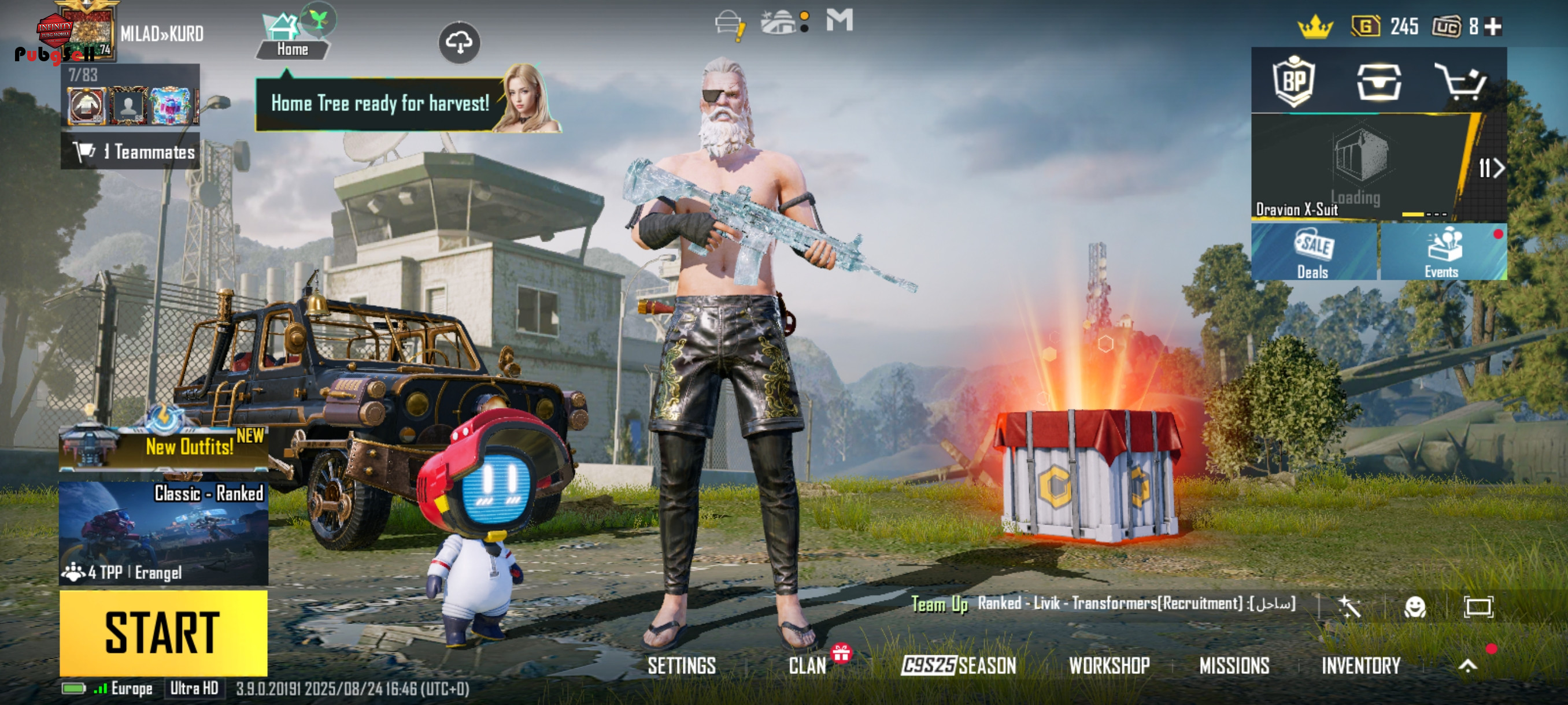Add UC with the plus button
Screen dimensions: 1568x705
click(1493, 27)
